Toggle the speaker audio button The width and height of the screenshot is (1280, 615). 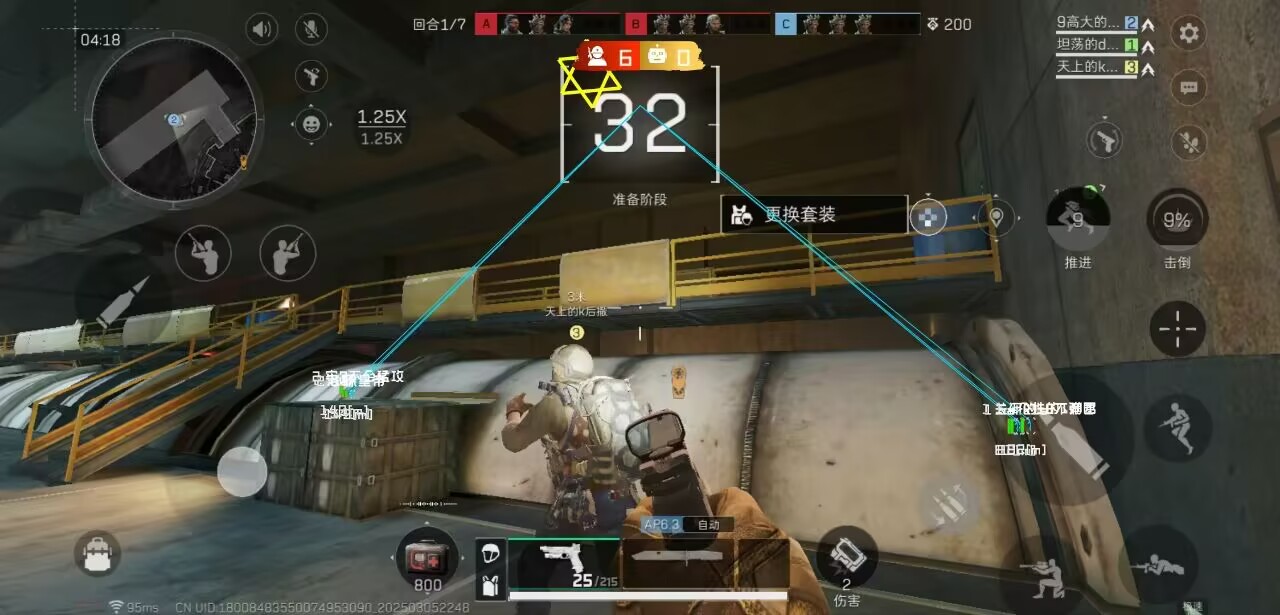(262, 29)
